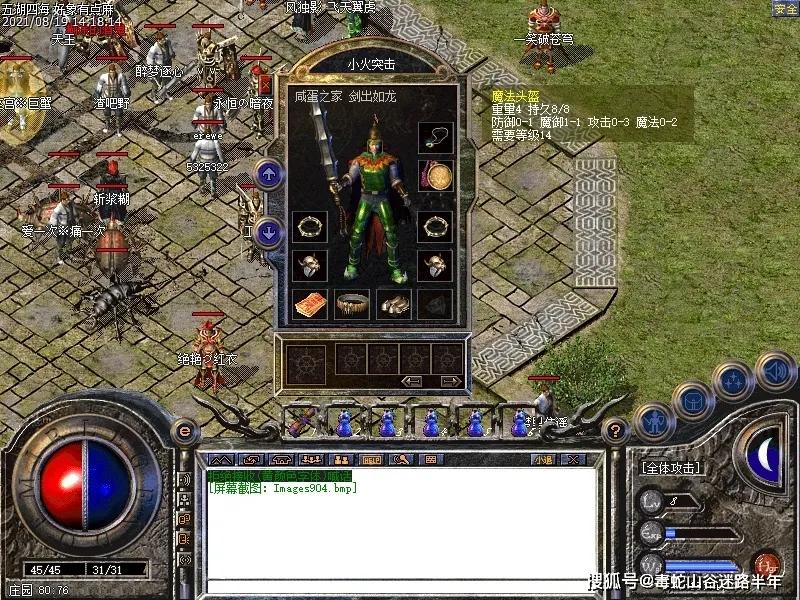Image resolution: width=800 pixels, height=600 pixels.
Task: Toggle the 全体攻击 attack mode label
Action: click(x=670, y=467)
